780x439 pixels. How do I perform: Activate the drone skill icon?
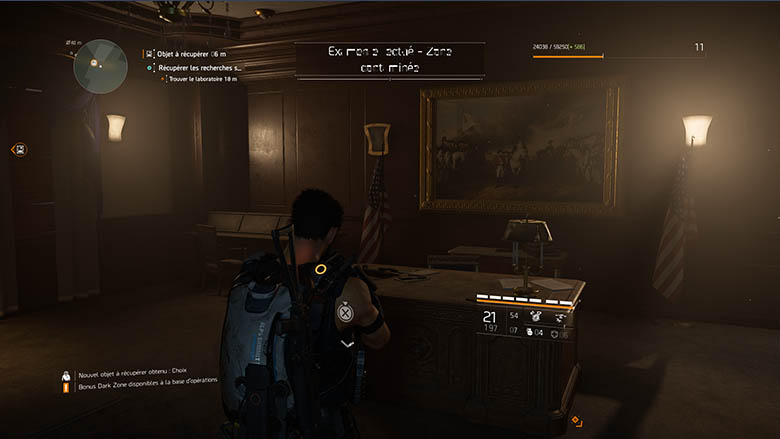(560, 317)
